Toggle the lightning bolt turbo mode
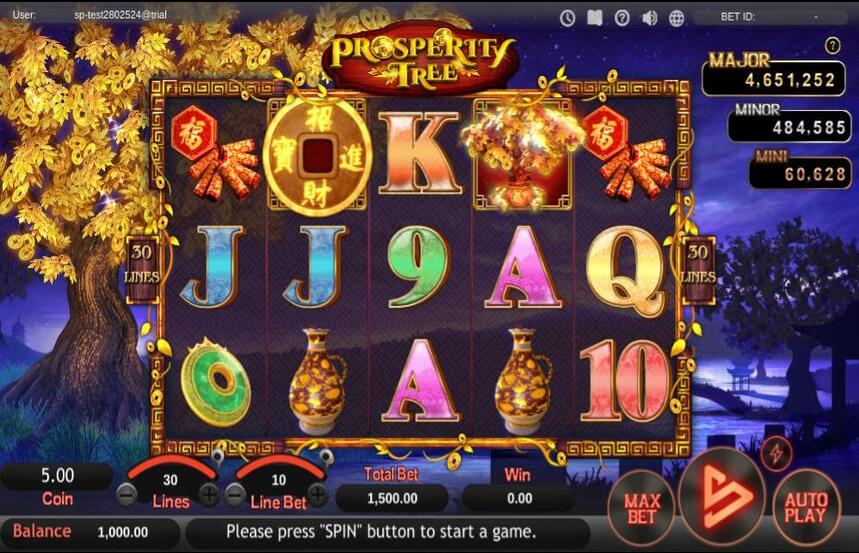 [x=776, y=453]
